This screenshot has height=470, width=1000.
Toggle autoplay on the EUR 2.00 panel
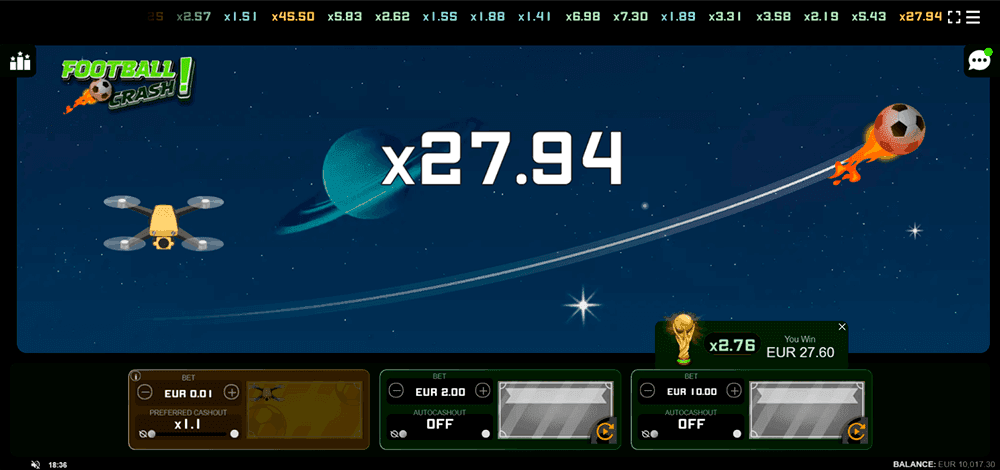(x=604, y=432)
